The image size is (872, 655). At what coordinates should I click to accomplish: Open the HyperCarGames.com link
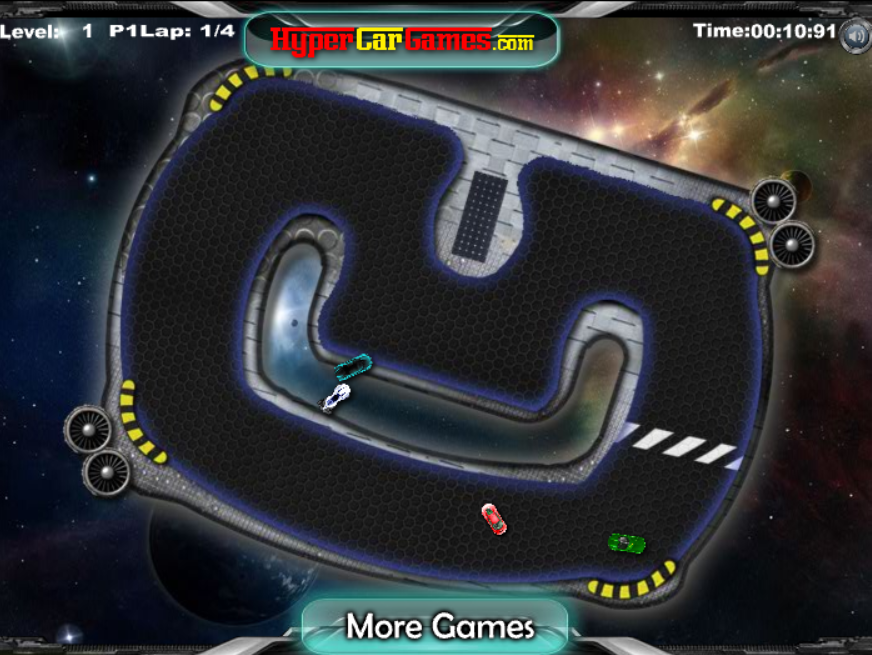pyautogui.click(x=402, y=41)
